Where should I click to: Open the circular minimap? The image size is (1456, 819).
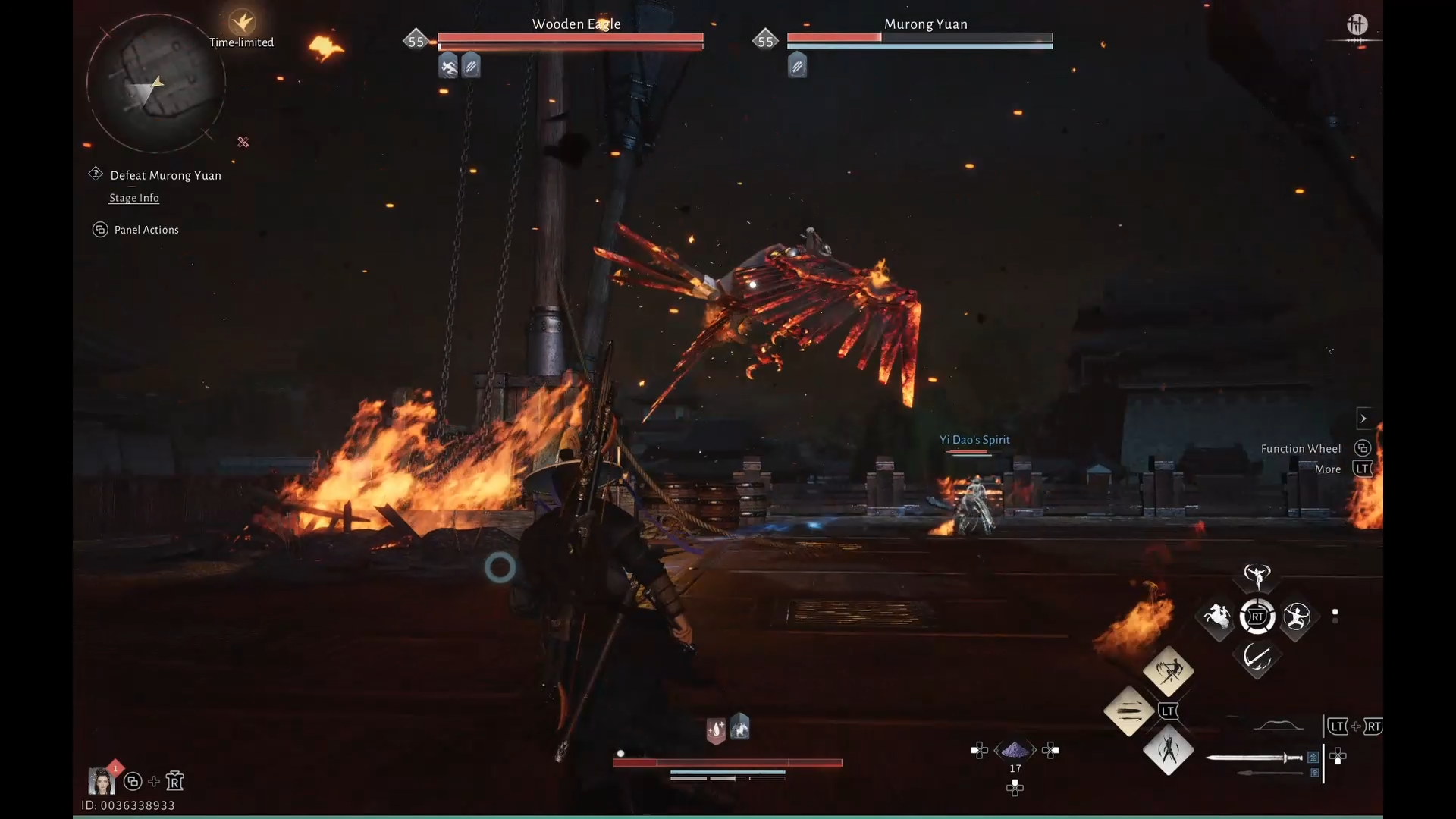156,83
